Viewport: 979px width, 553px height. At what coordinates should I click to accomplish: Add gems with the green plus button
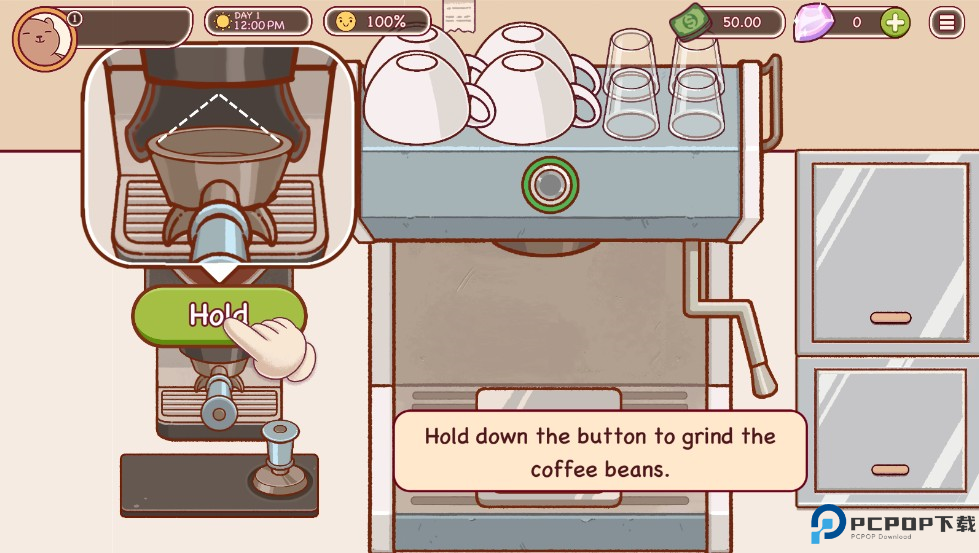[895, 22]
